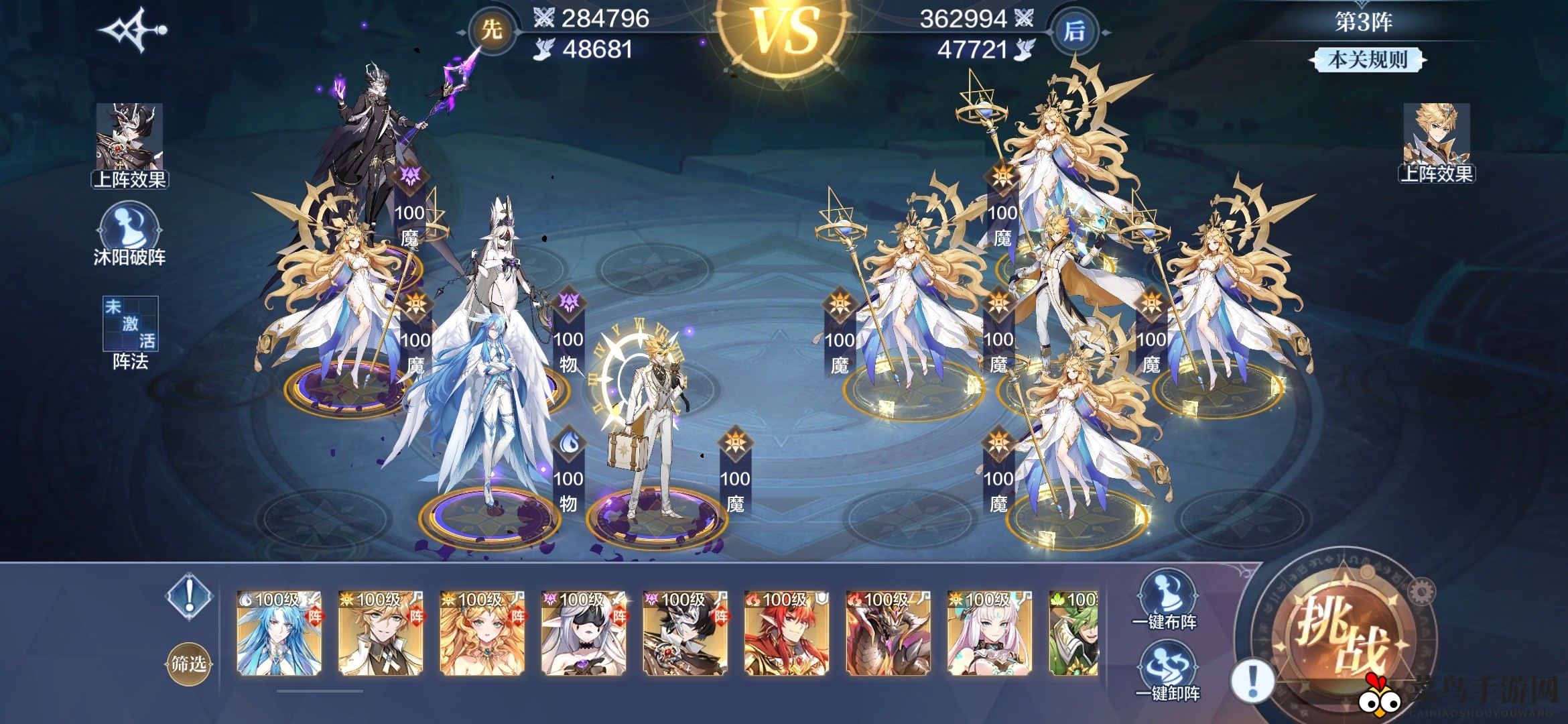Pick the white-haired blindfolded hero card

pos(583,632)
